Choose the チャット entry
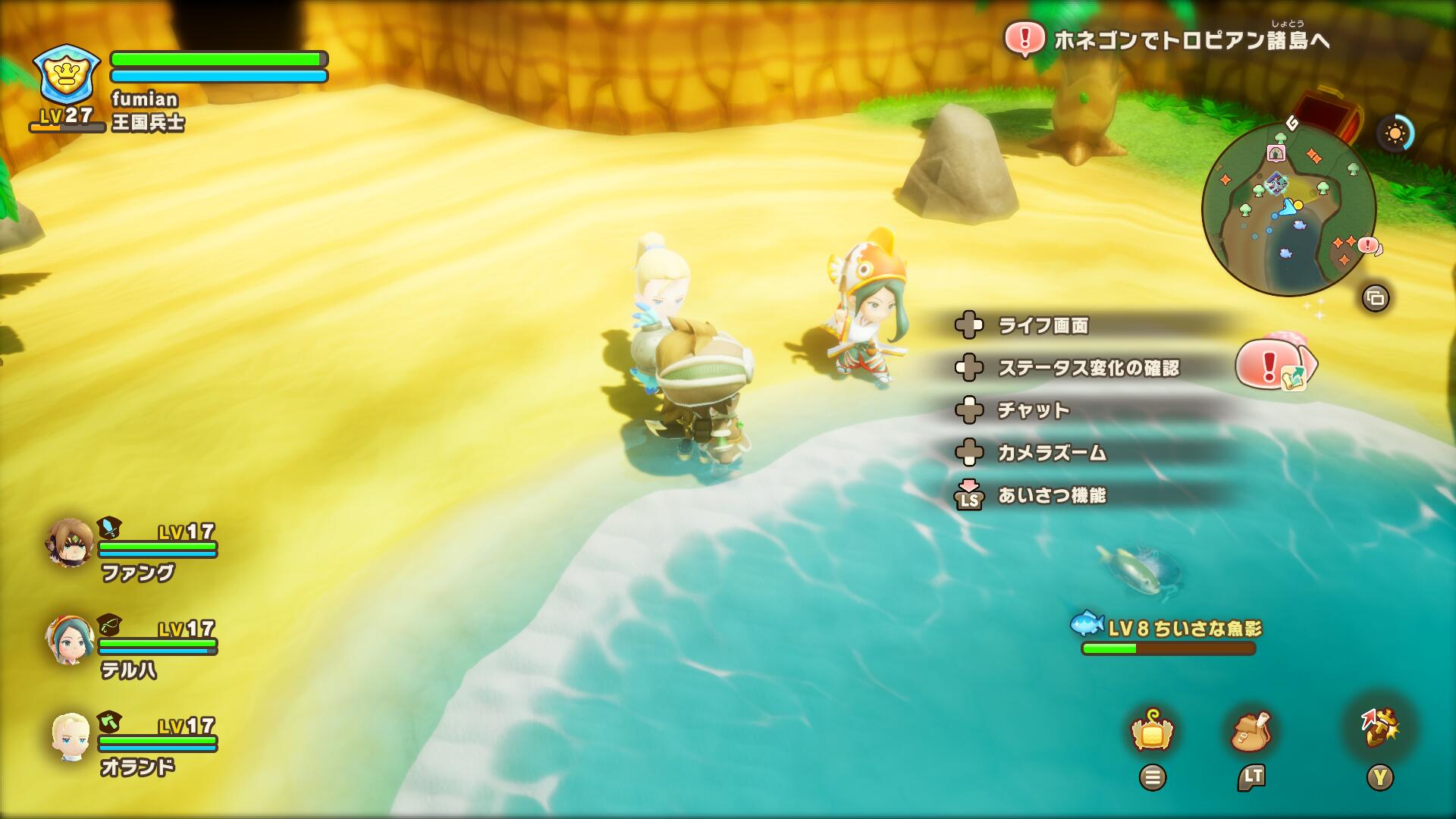The image size is (1456, 819). (x=1033, y=410)
